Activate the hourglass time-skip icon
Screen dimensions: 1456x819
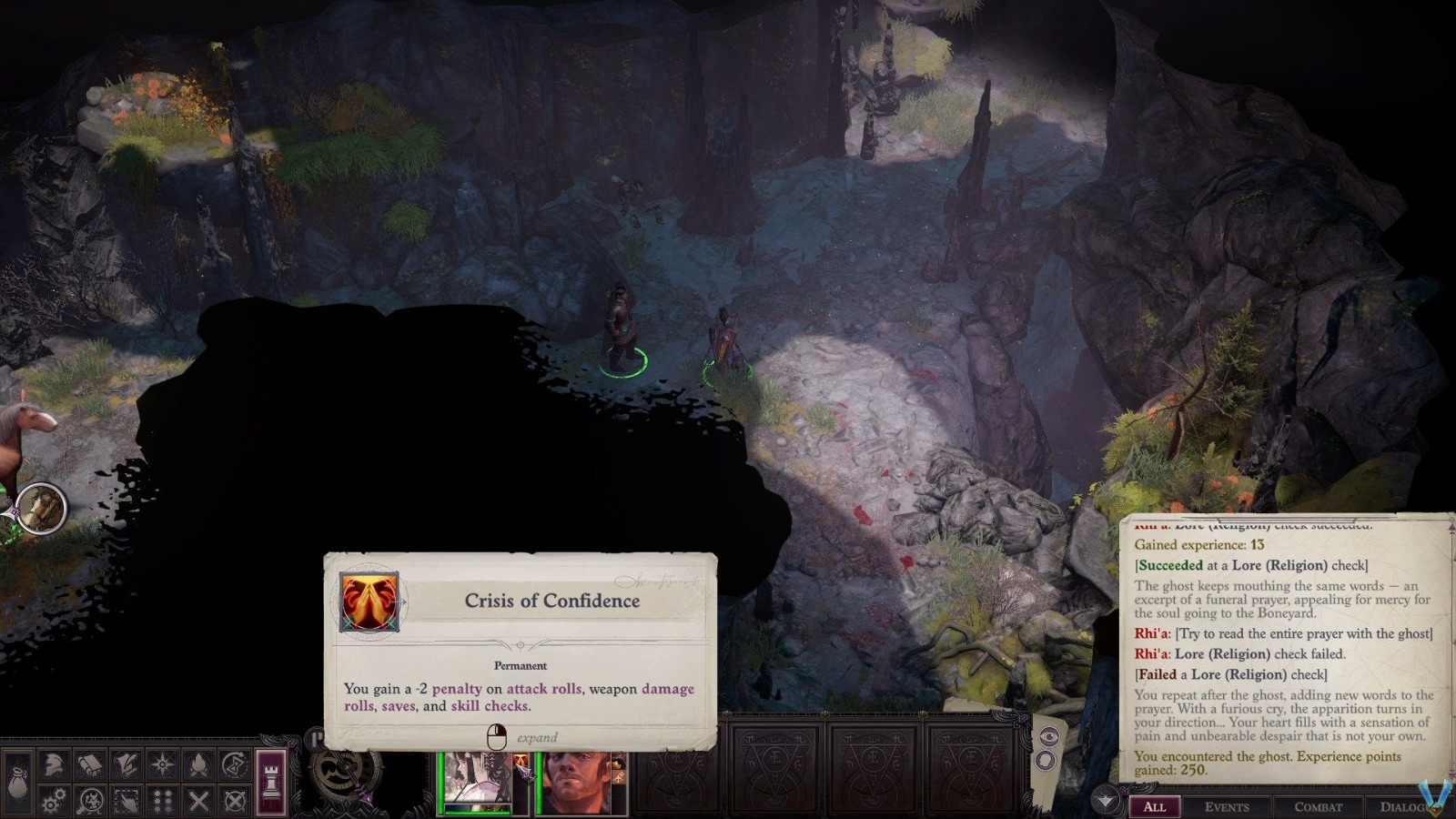[x=233, y=764]
